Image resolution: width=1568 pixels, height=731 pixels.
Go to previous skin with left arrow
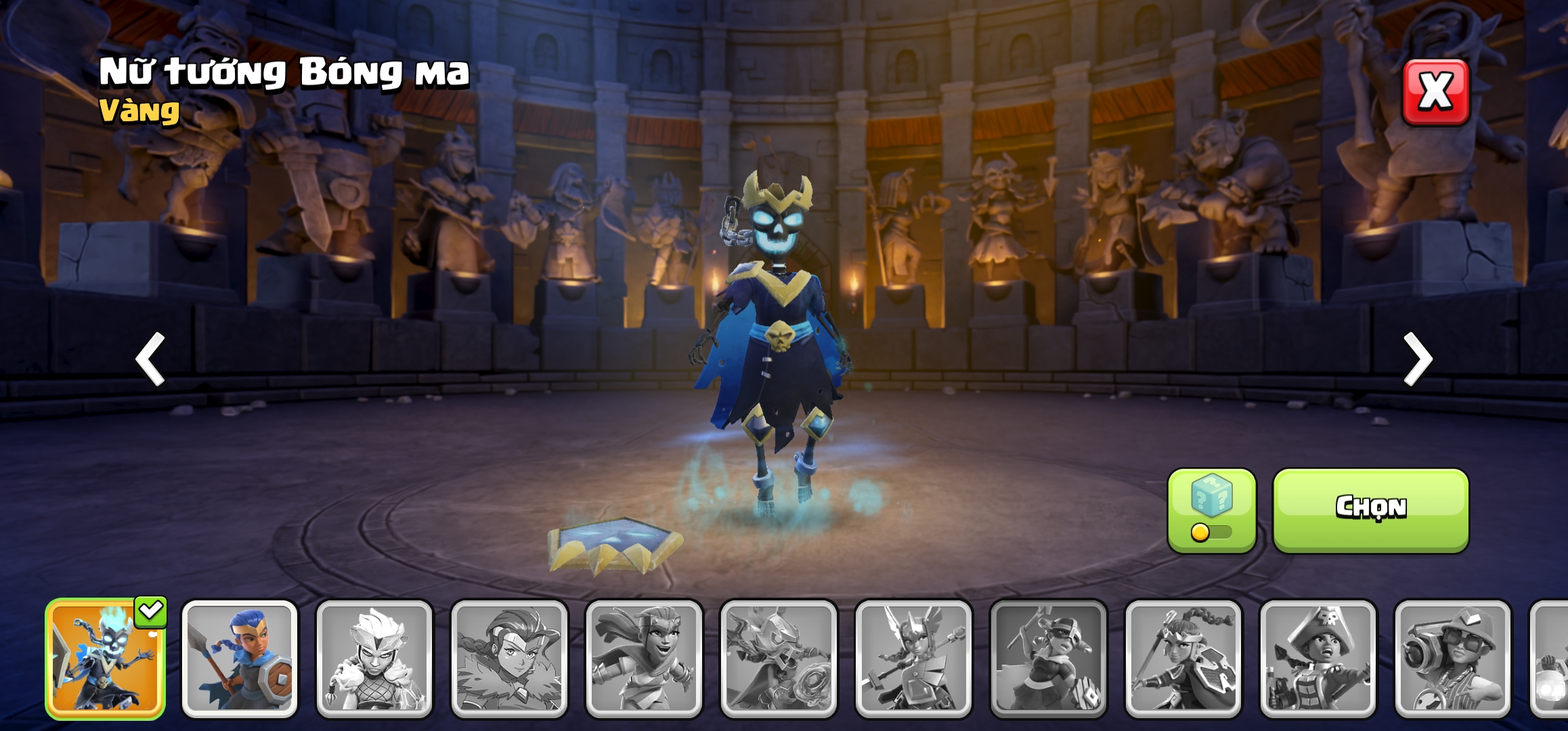click(150, 359)
